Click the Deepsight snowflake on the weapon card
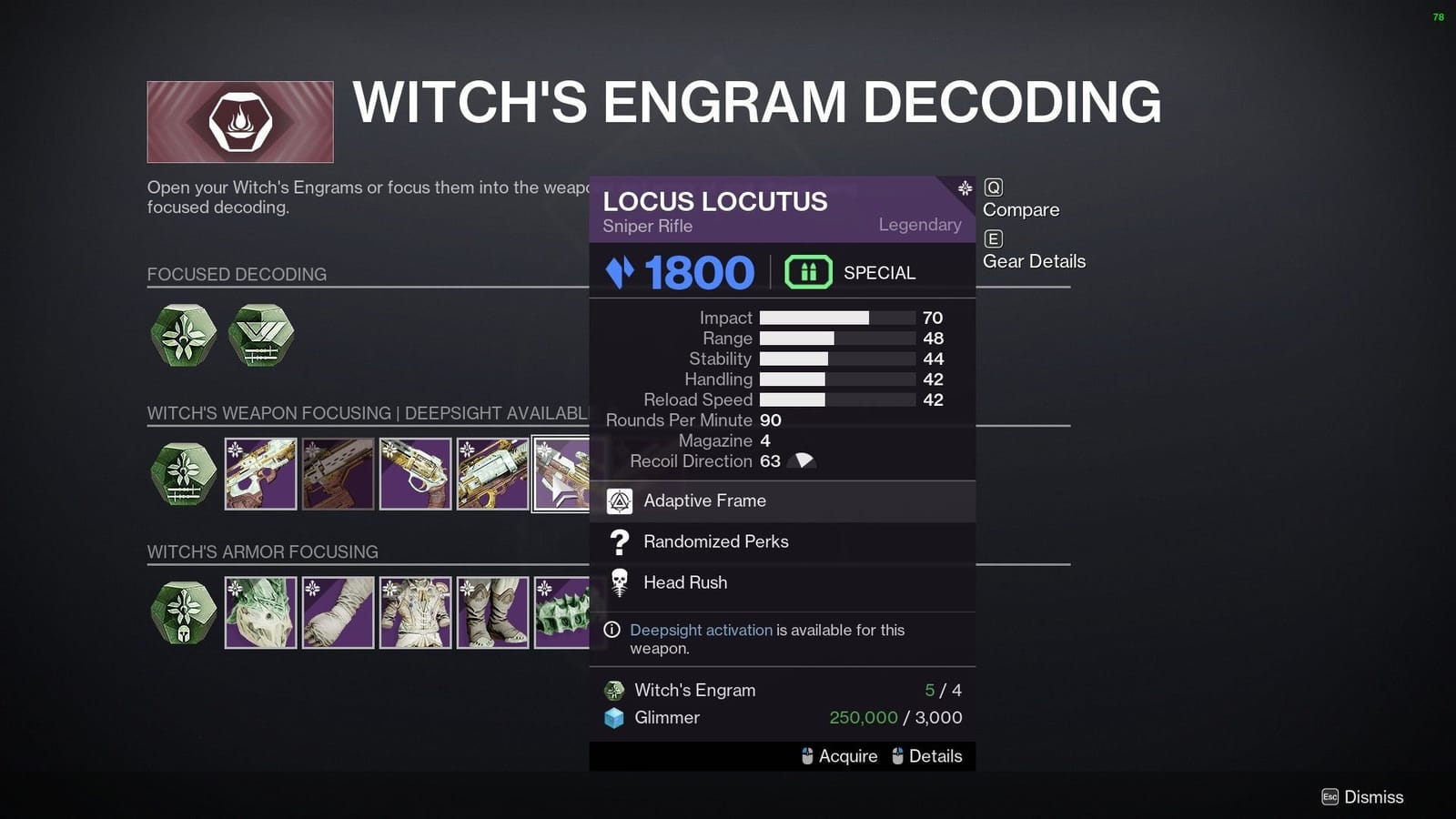The image size is (1456, 819). 962,189
